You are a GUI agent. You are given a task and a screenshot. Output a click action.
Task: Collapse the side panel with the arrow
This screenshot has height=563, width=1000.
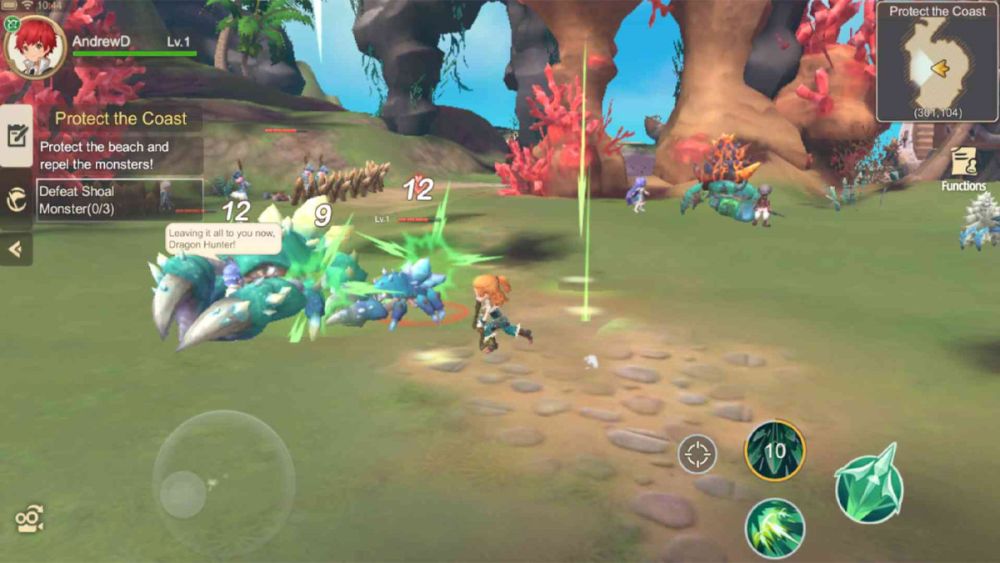(16, 249)
